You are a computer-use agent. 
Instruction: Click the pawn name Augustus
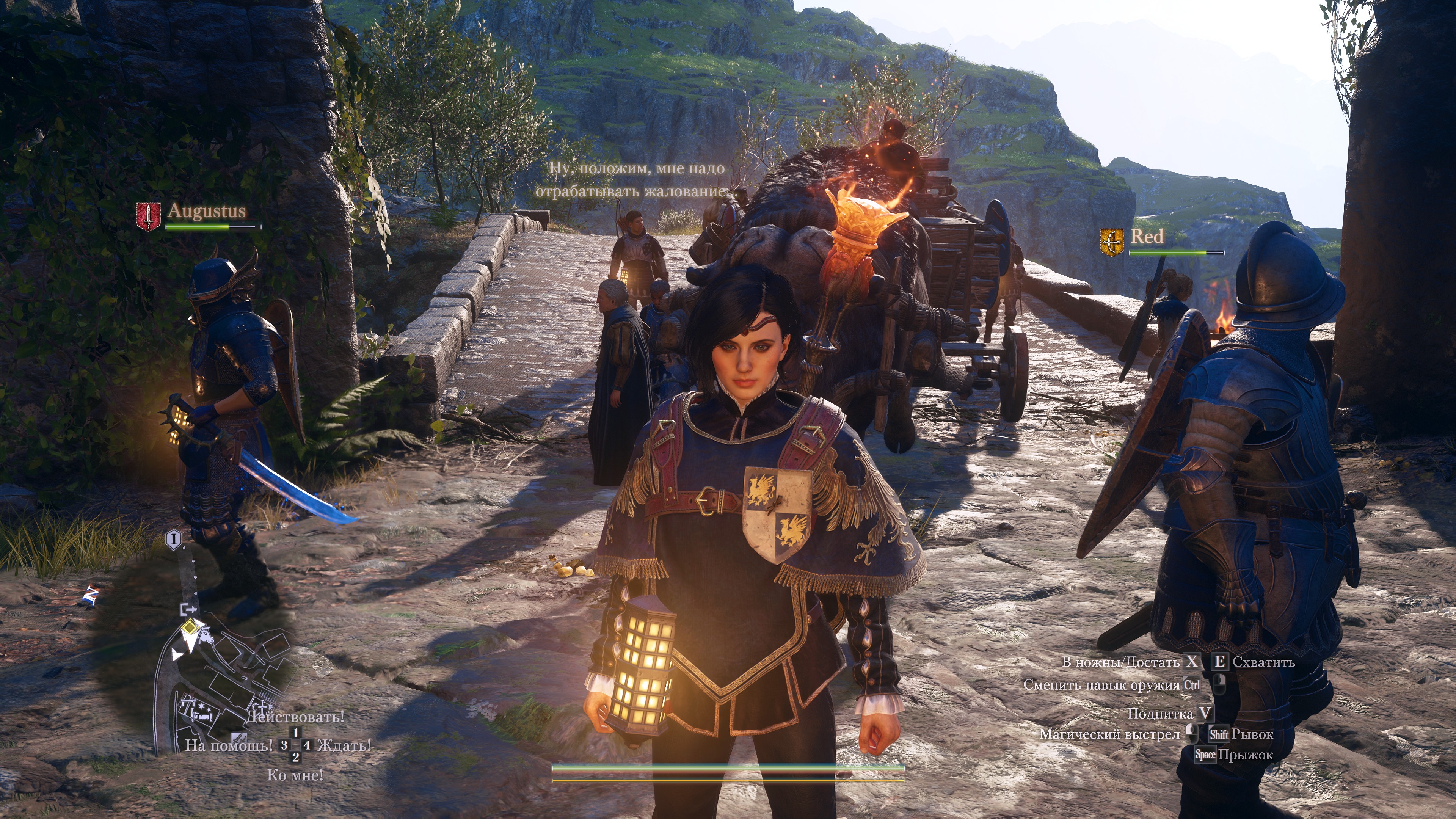point(207,211)
